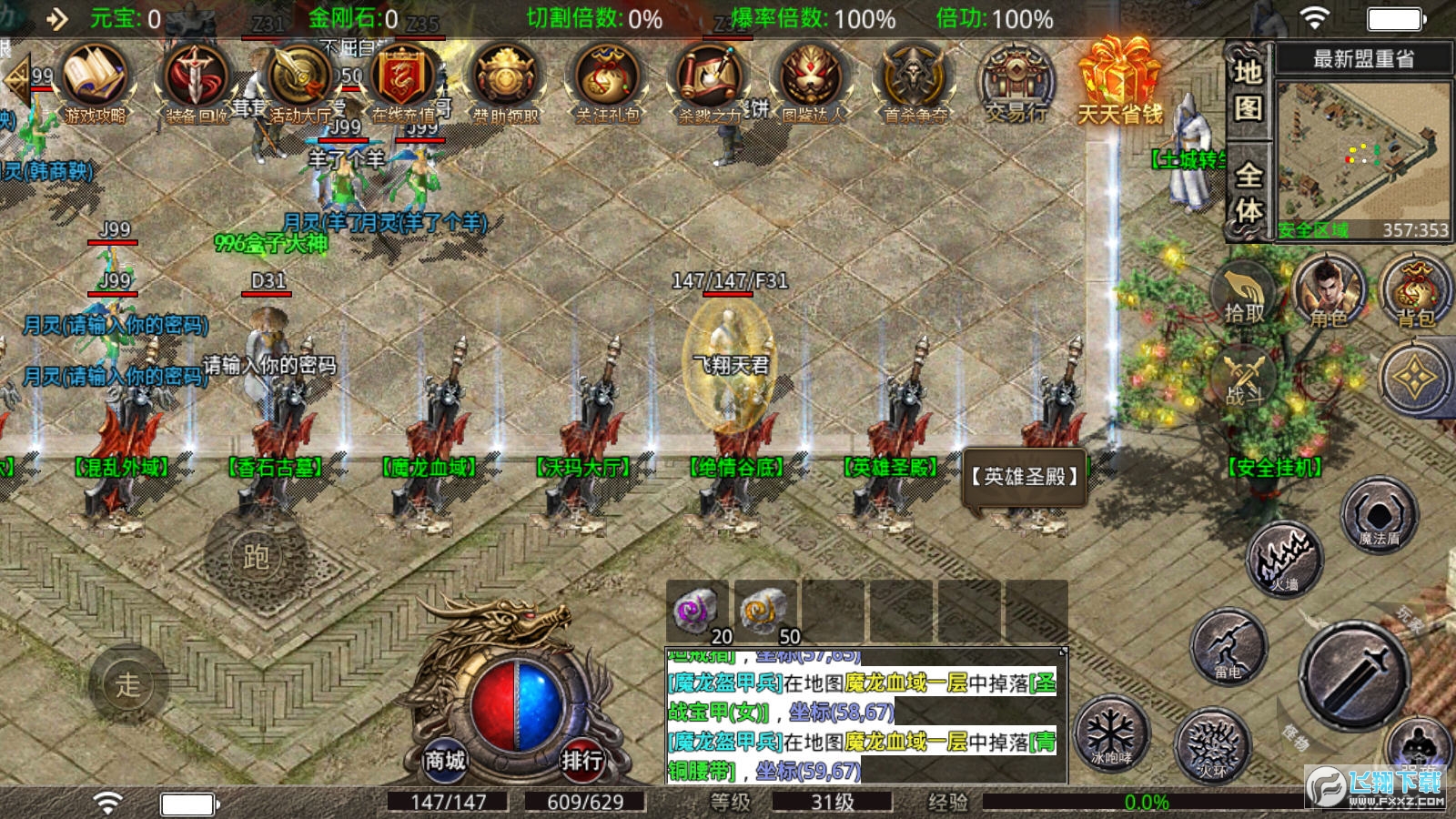Viewport: 1456px width, 819px height.
Task: Open the 背包 backpack
Action: [1415, 293]
